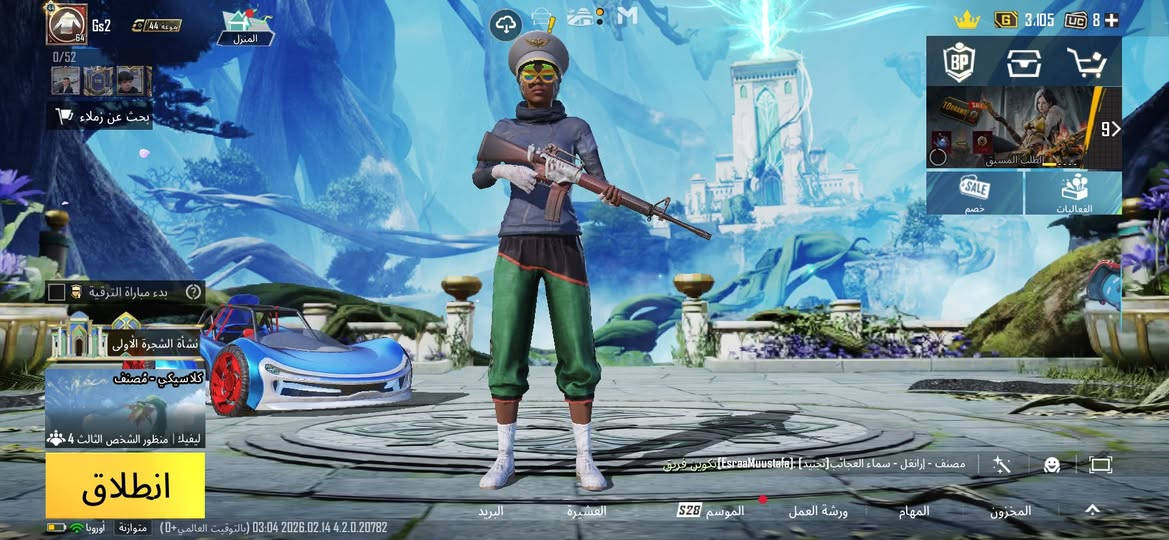Open the treasure crate menu
Image resolution: width=1169 pixels, height=540 pixels.
pyautogui.click(x=1023, y=63)
